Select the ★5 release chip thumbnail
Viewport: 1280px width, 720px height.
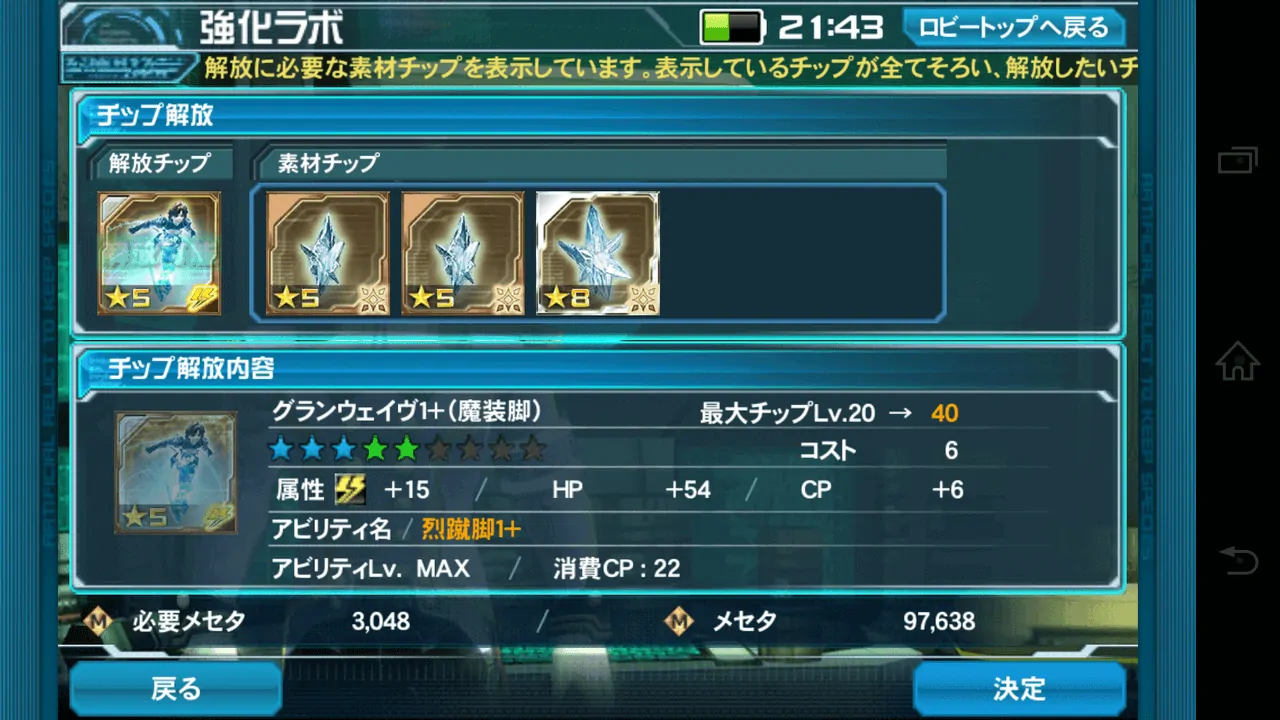(159, 253)
